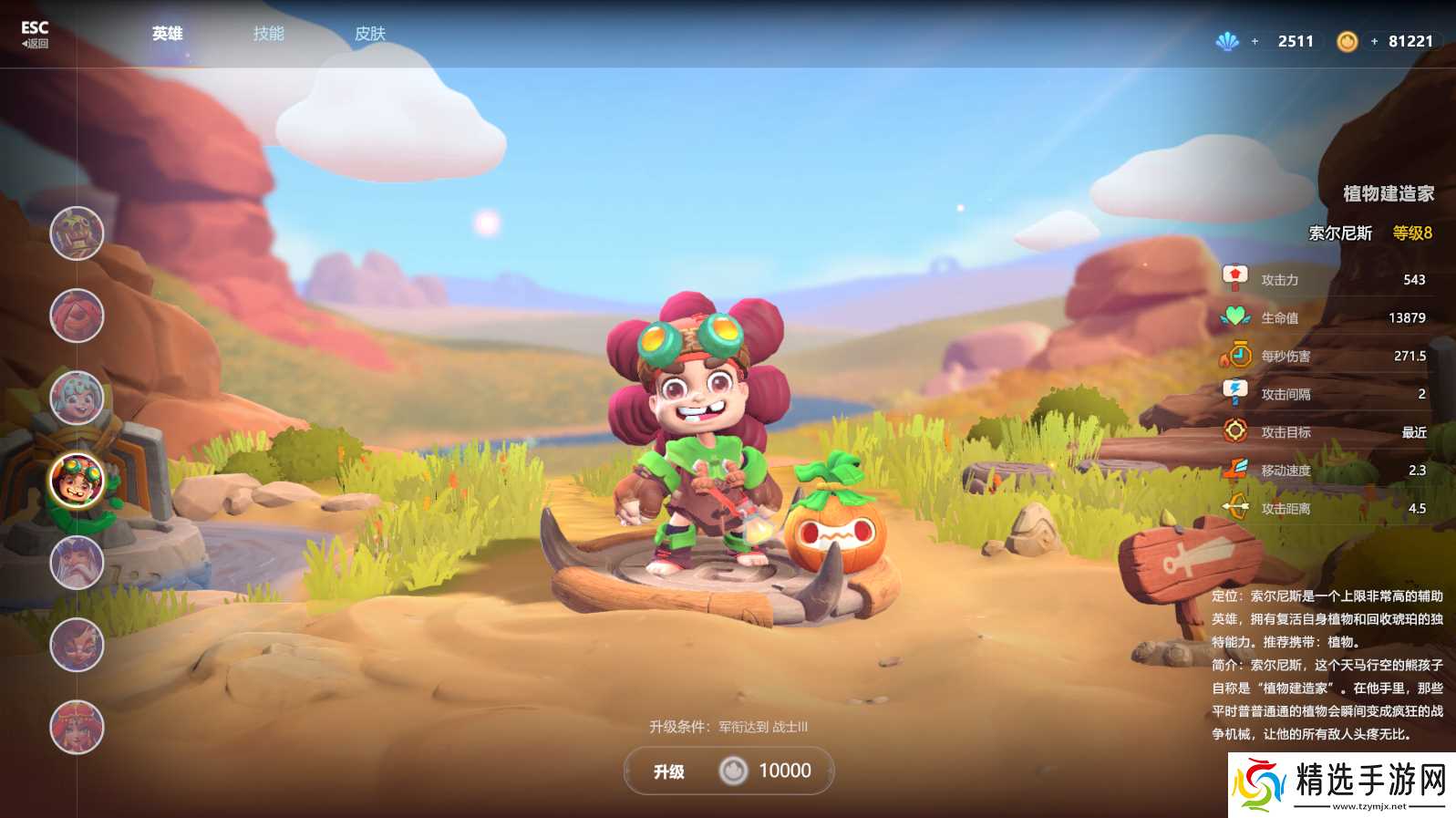Switch to the 技能 (Skills) tab
The image size is (1456, 818).
[x=269, y=34]
